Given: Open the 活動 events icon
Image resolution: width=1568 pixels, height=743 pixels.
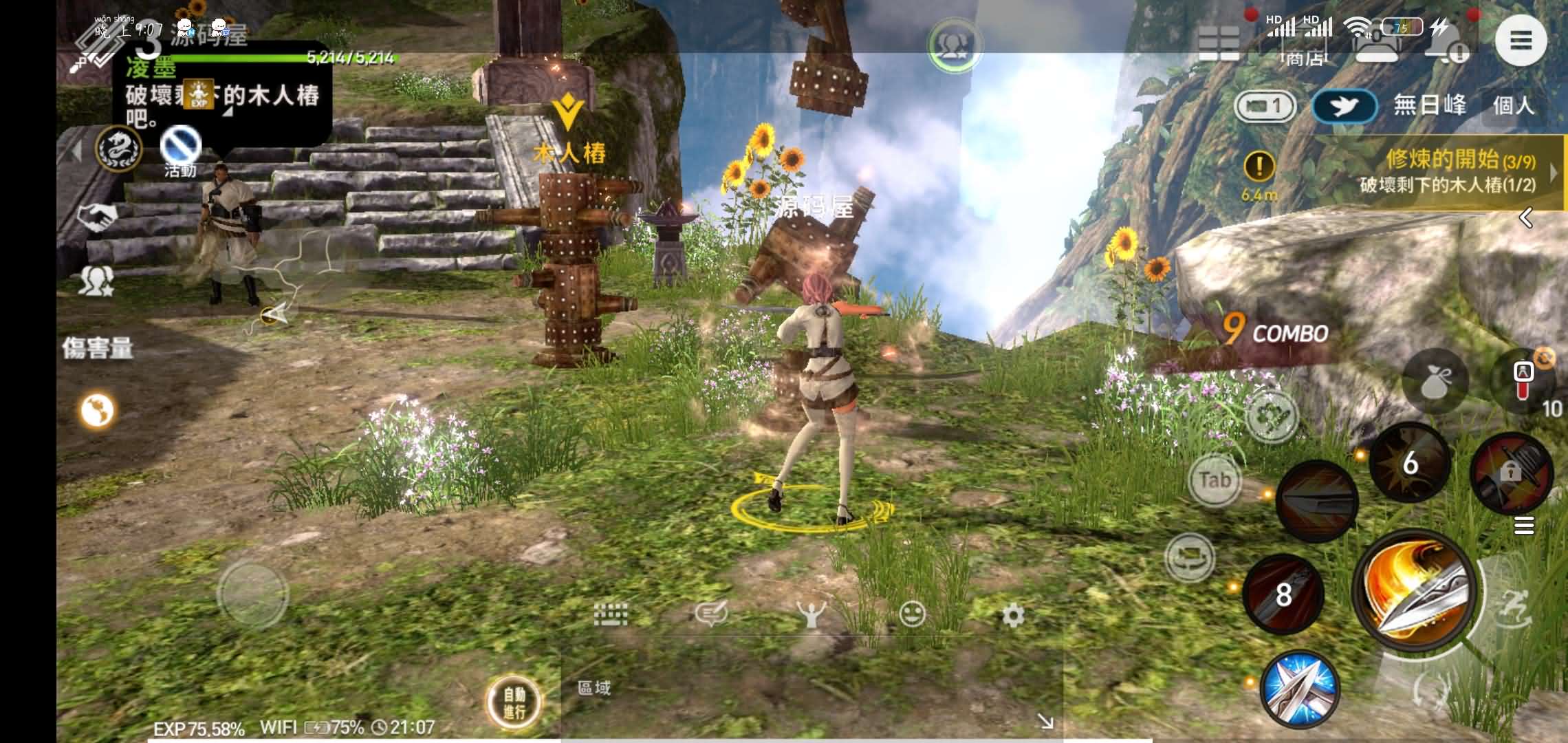Looking at the screenshot, I should click(x=181, y=153).
